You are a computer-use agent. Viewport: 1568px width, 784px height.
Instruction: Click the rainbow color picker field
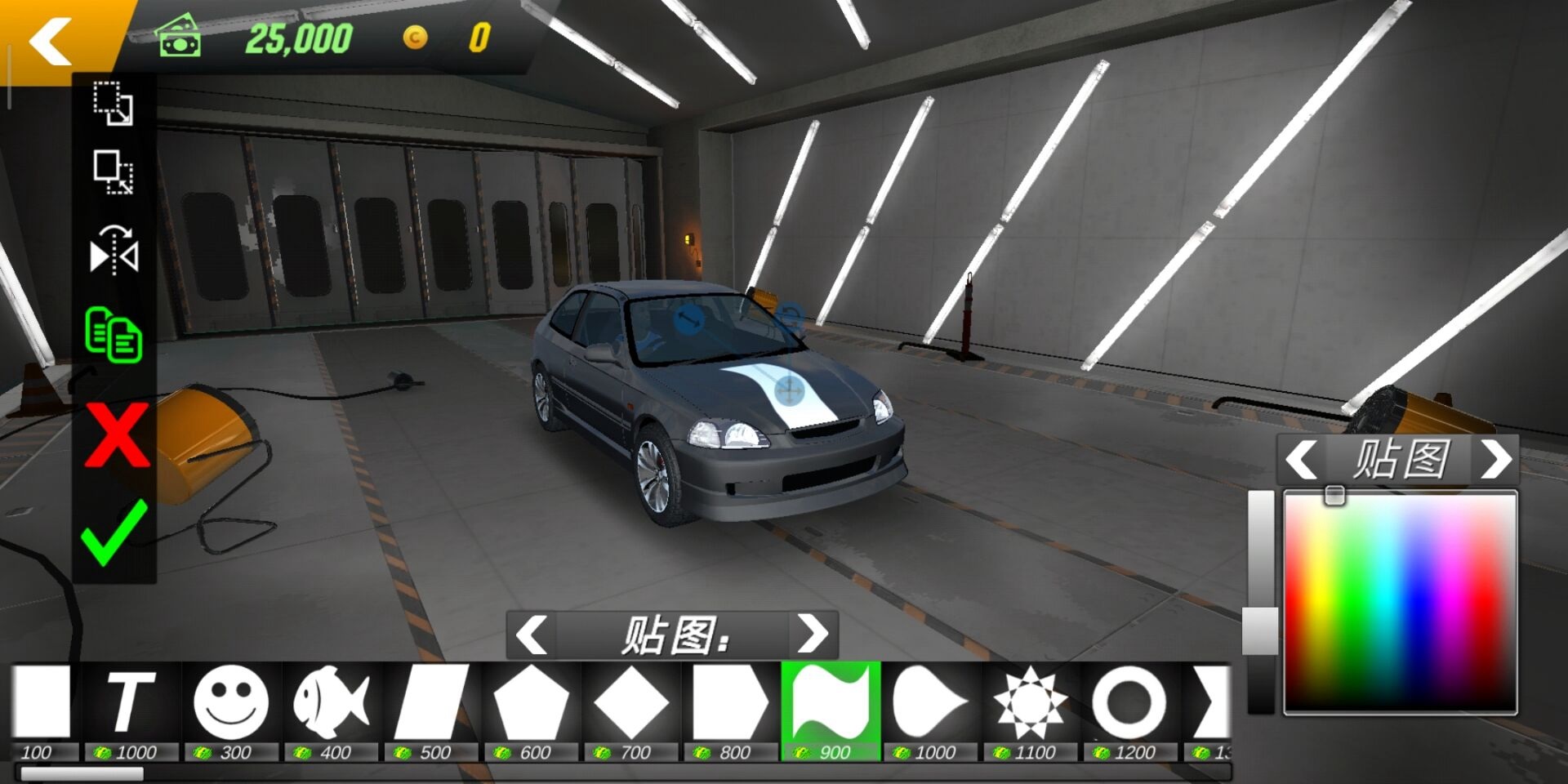[x=1401, y=603]
